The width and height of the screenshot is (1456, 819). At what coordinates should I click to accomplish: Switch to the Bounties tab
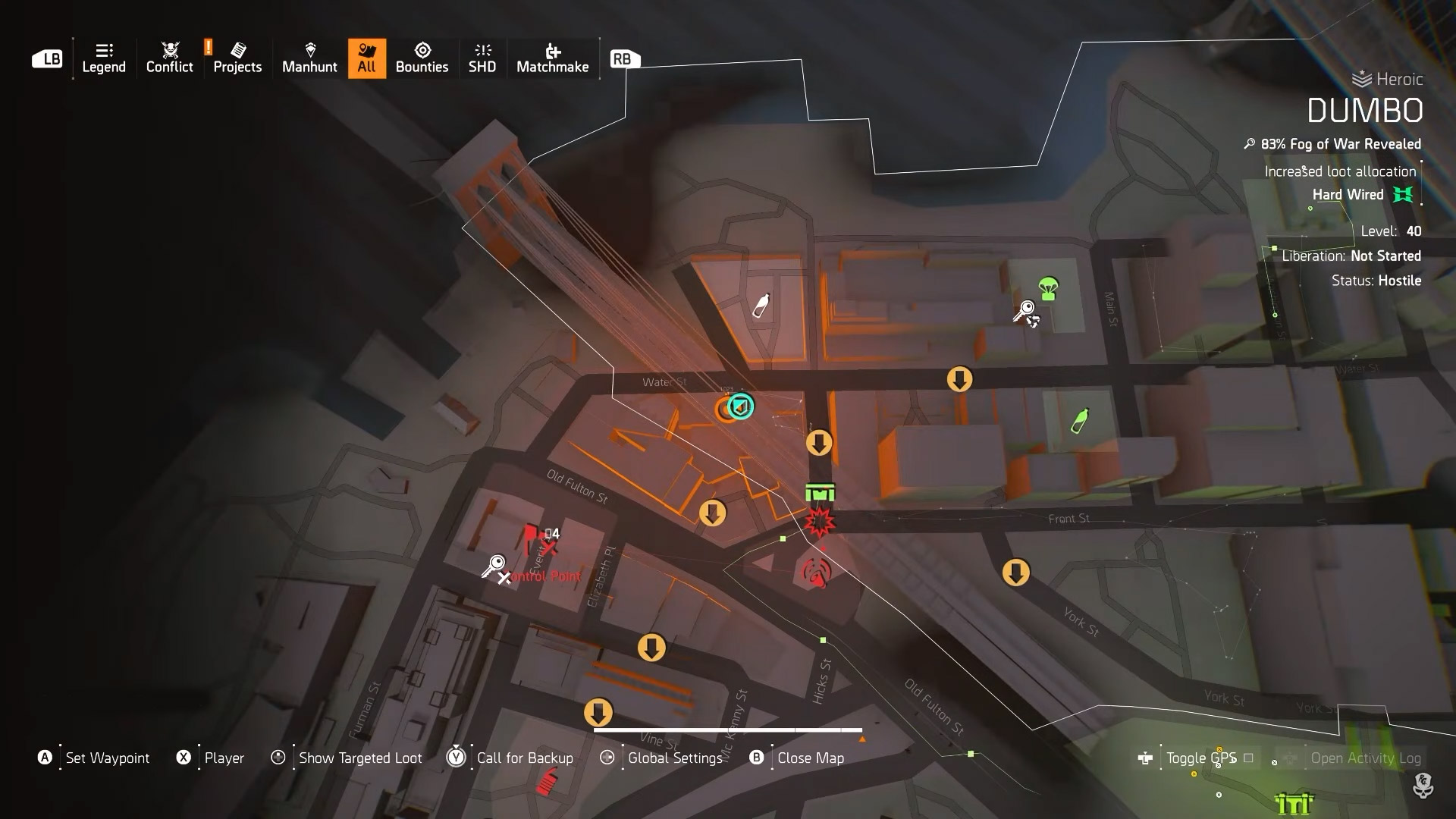tap(422, 58)
